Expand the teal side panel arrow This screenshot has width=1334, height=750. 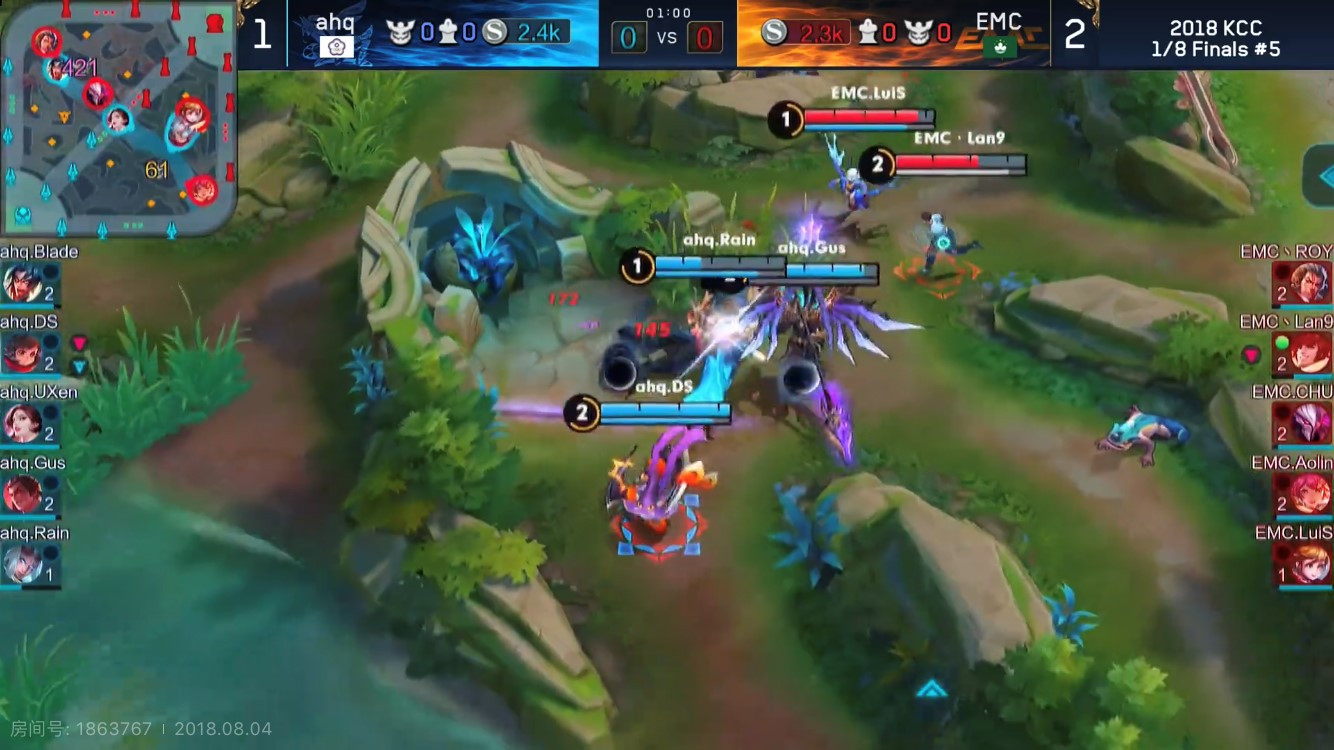click(1320, 176)
